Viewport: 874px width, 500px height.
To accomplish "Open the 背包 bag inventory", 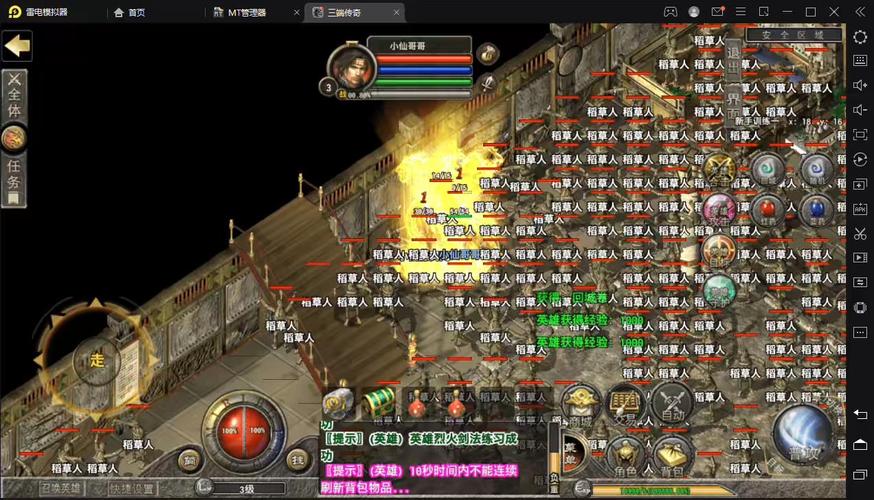I will click(x=672, y=457).
